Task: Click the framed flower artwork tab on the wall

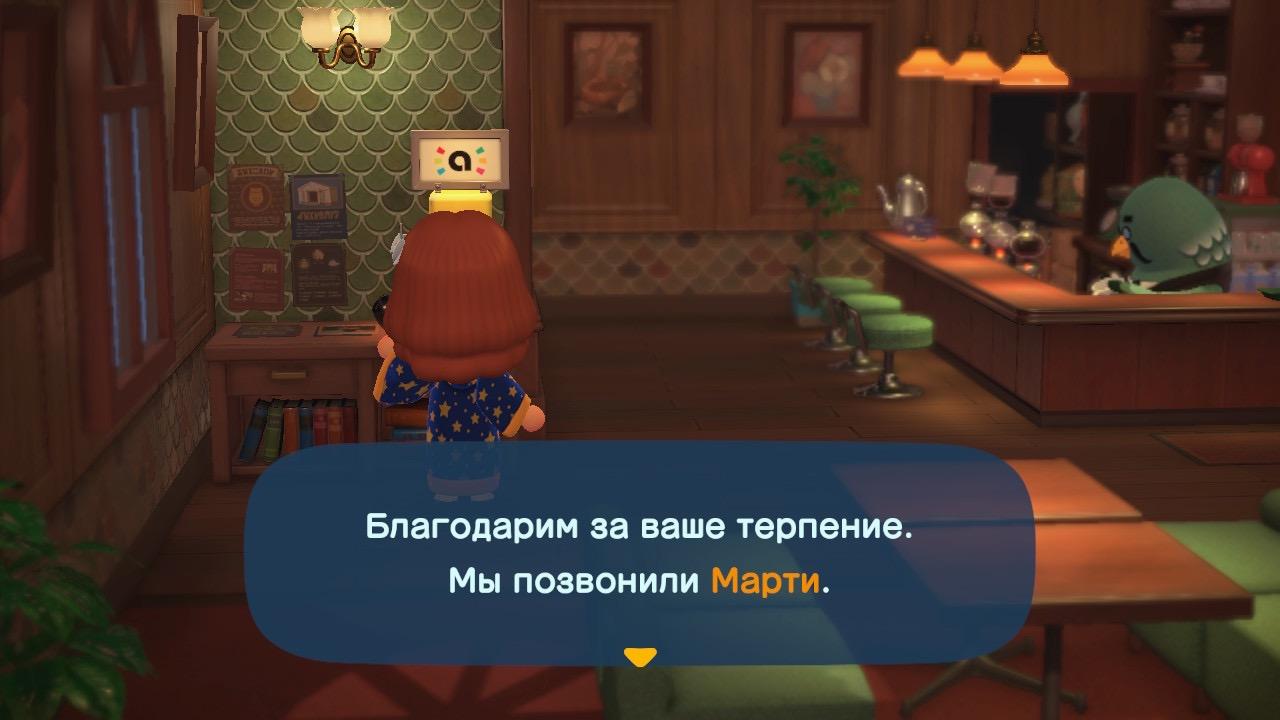Action: pos(826,70)
